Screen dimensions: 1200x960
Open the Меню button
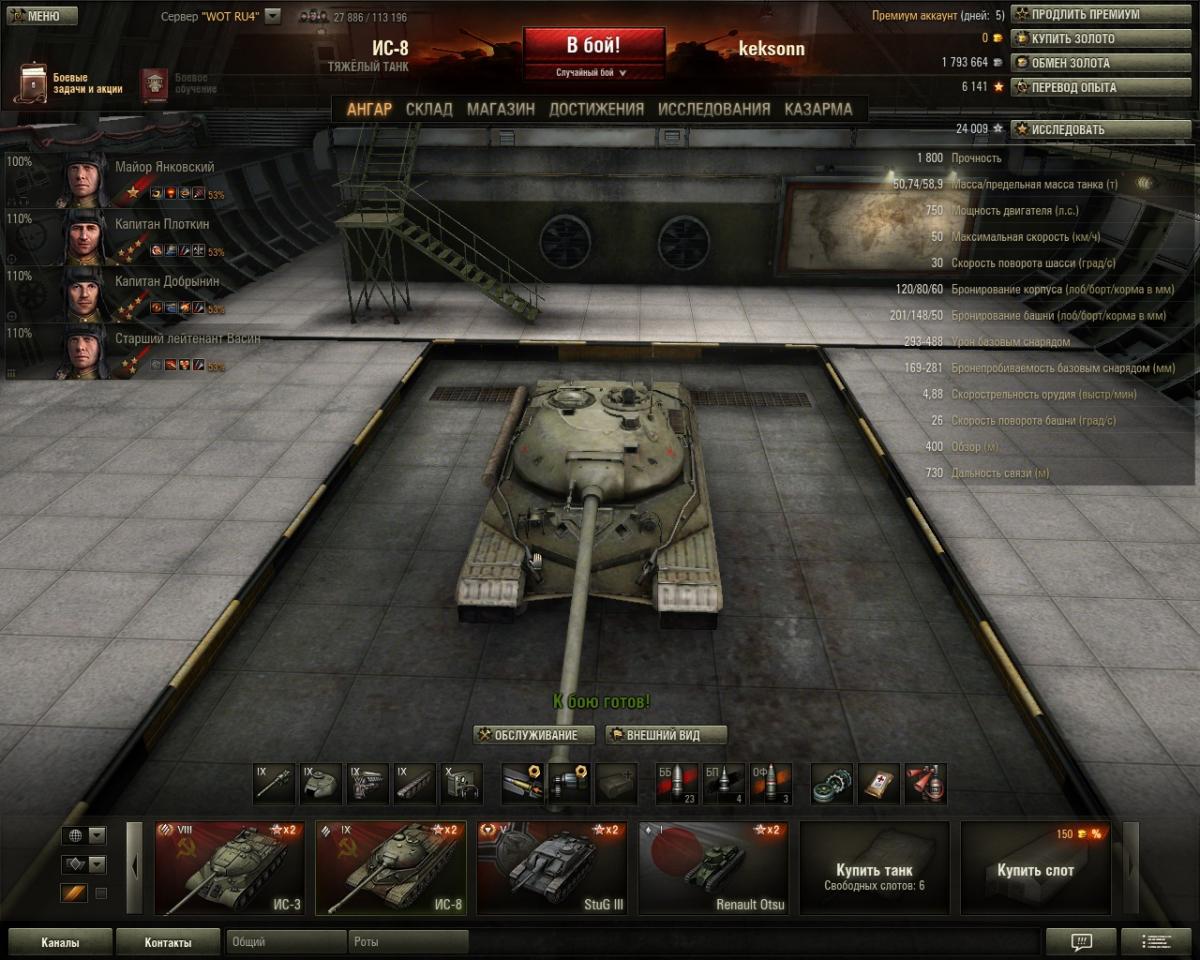coord(41,16)
